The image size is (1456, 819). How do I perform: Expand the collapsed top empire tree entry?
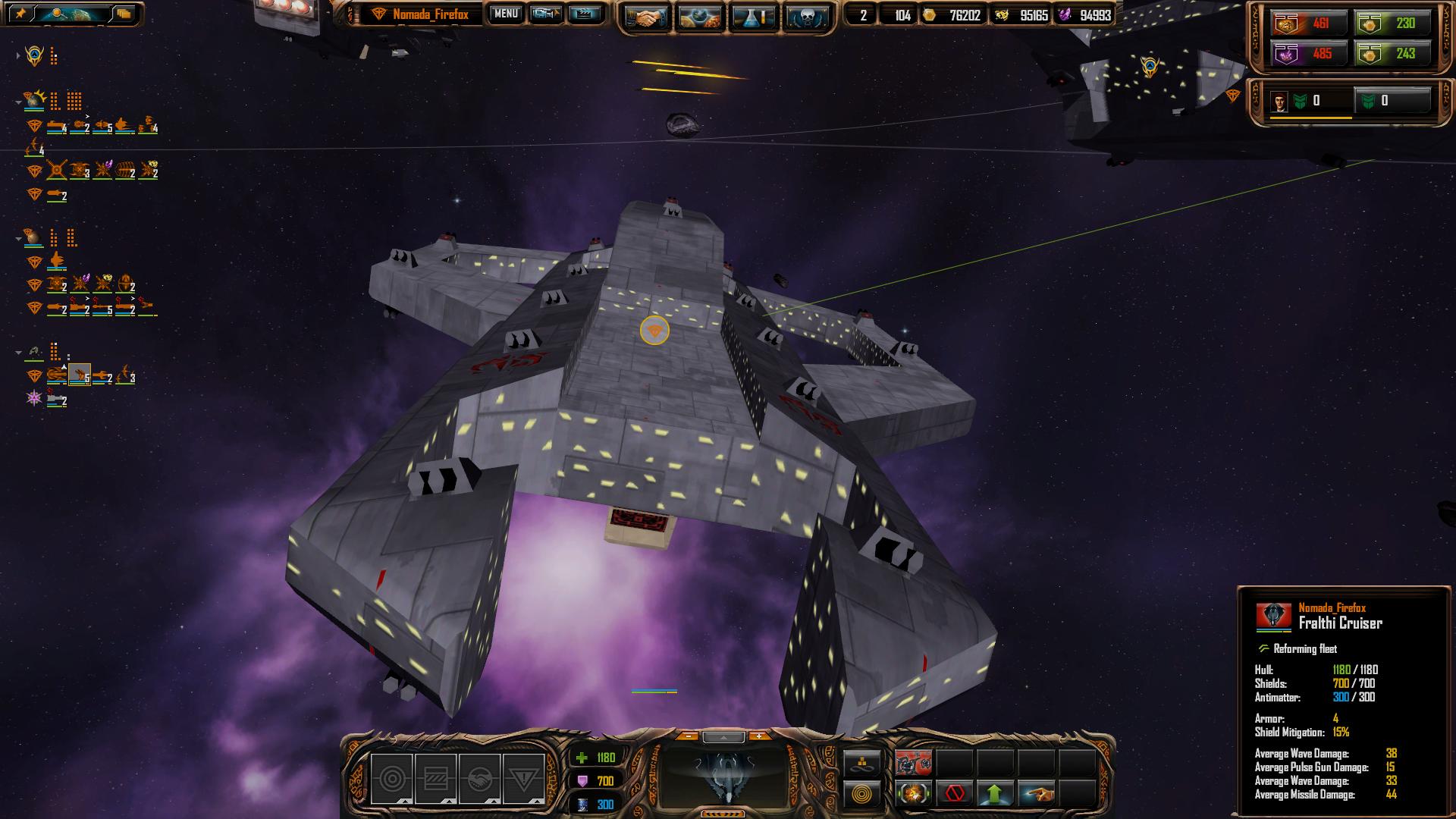point(18,55)
